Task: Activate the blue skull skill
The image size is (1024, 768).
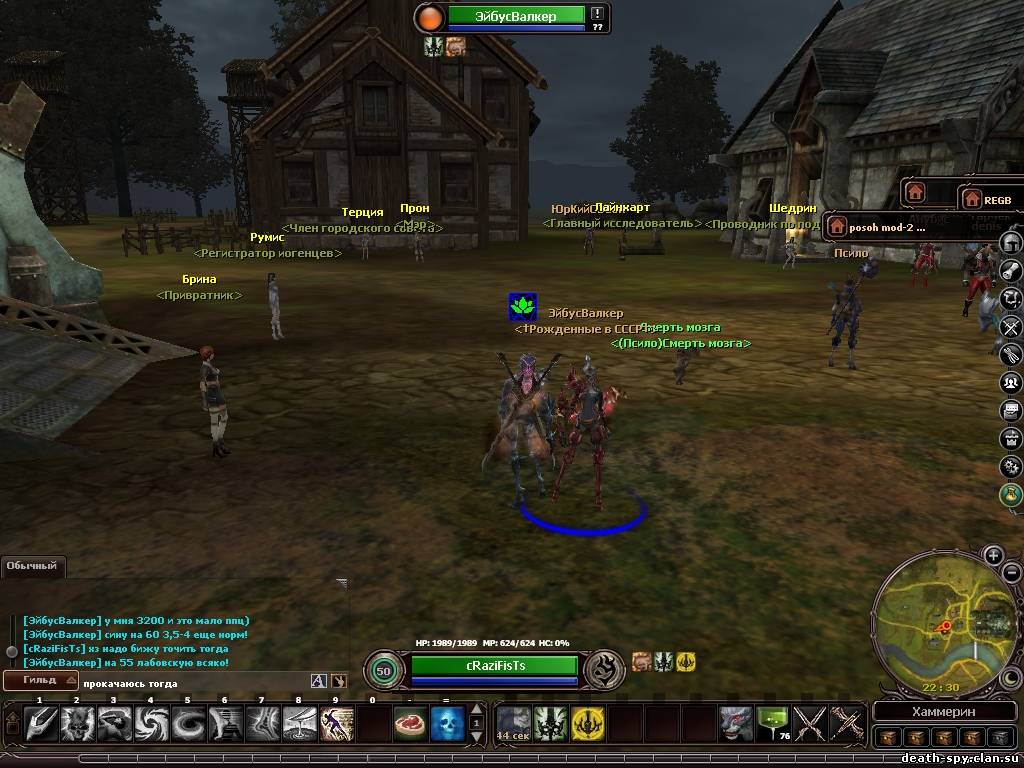Action: click(447, 723)
